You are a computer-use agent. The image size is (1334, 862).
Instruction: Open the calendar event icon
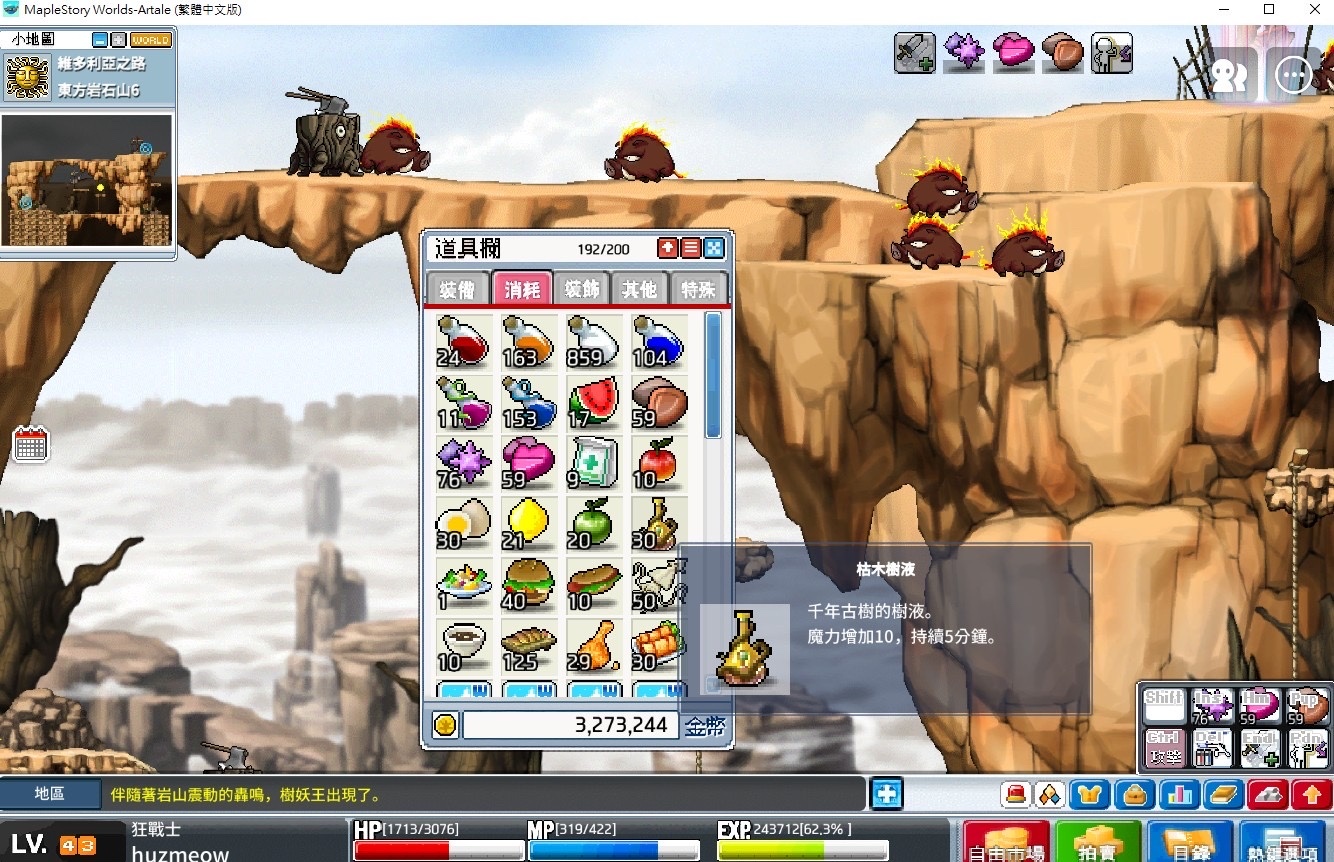(31, 444)
